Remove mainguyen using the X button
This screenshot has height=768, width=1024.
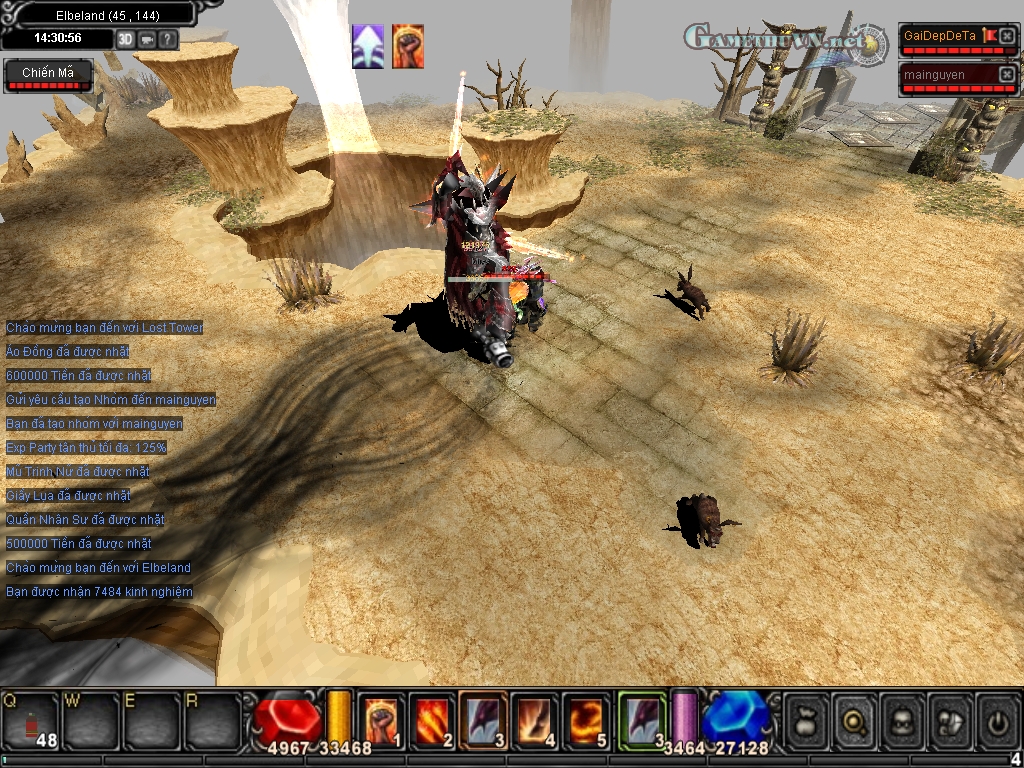1007,74
